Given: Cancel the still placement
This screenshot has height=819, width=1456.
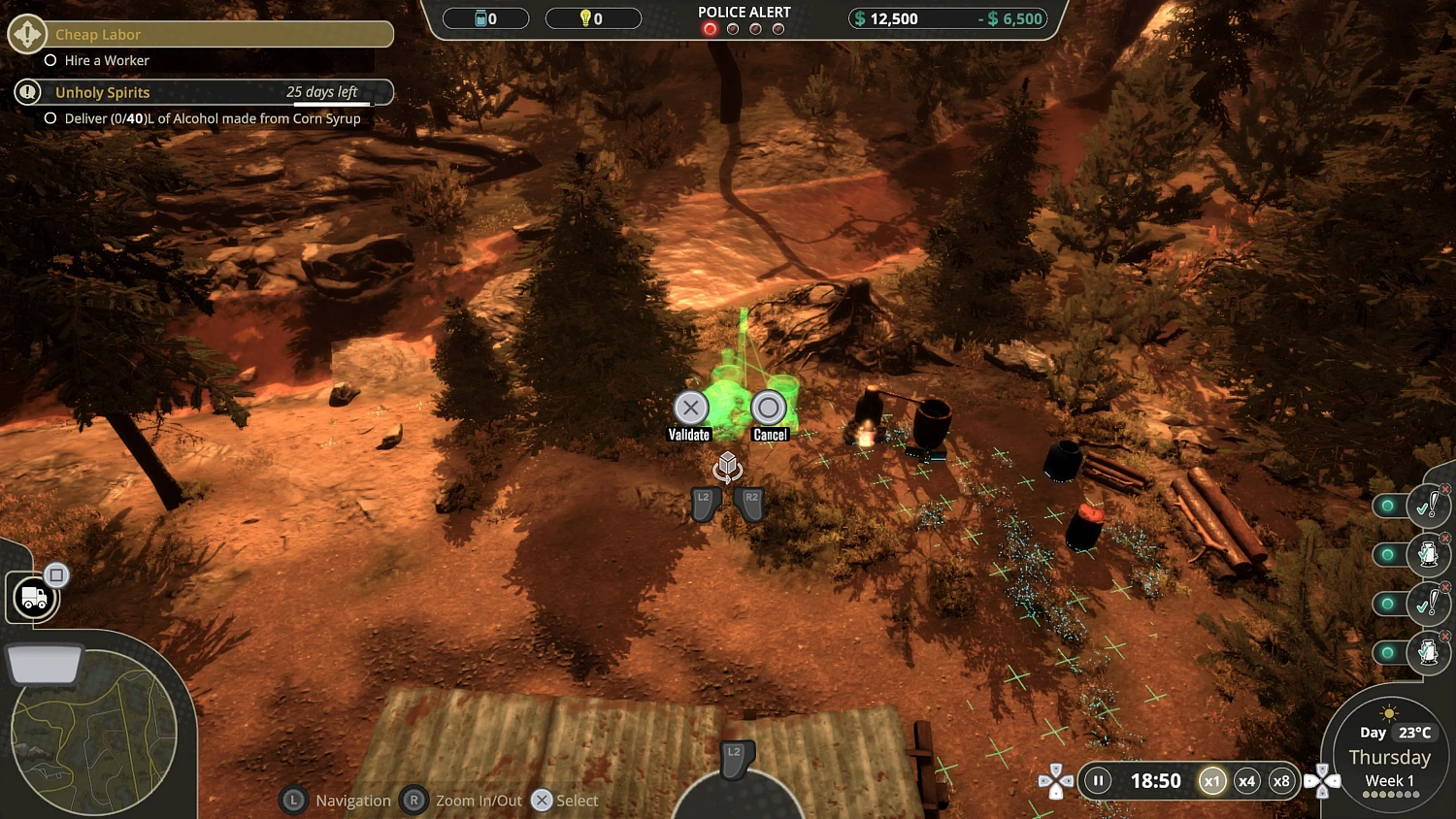Looking at the screenshot, I should pos(769,409).
